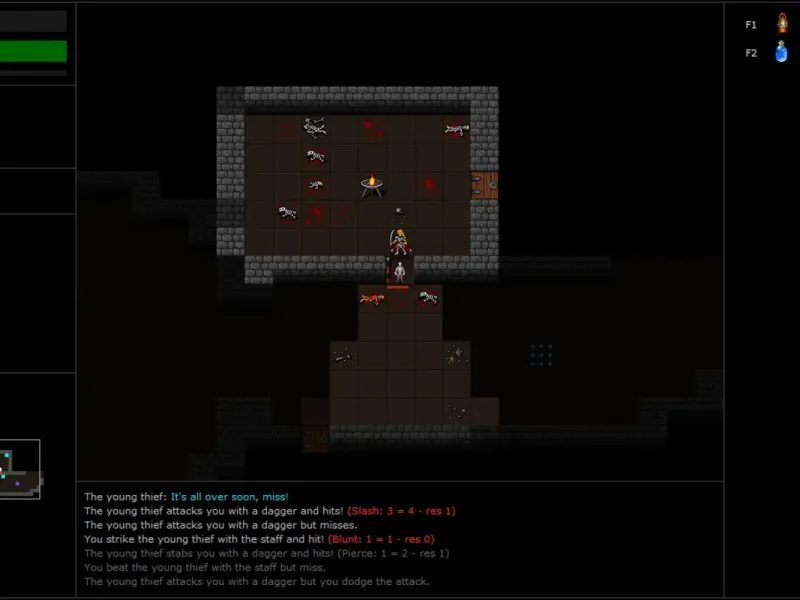The image size is (800, 600).
Task: Click the combat message log
Action: point(400,539)
